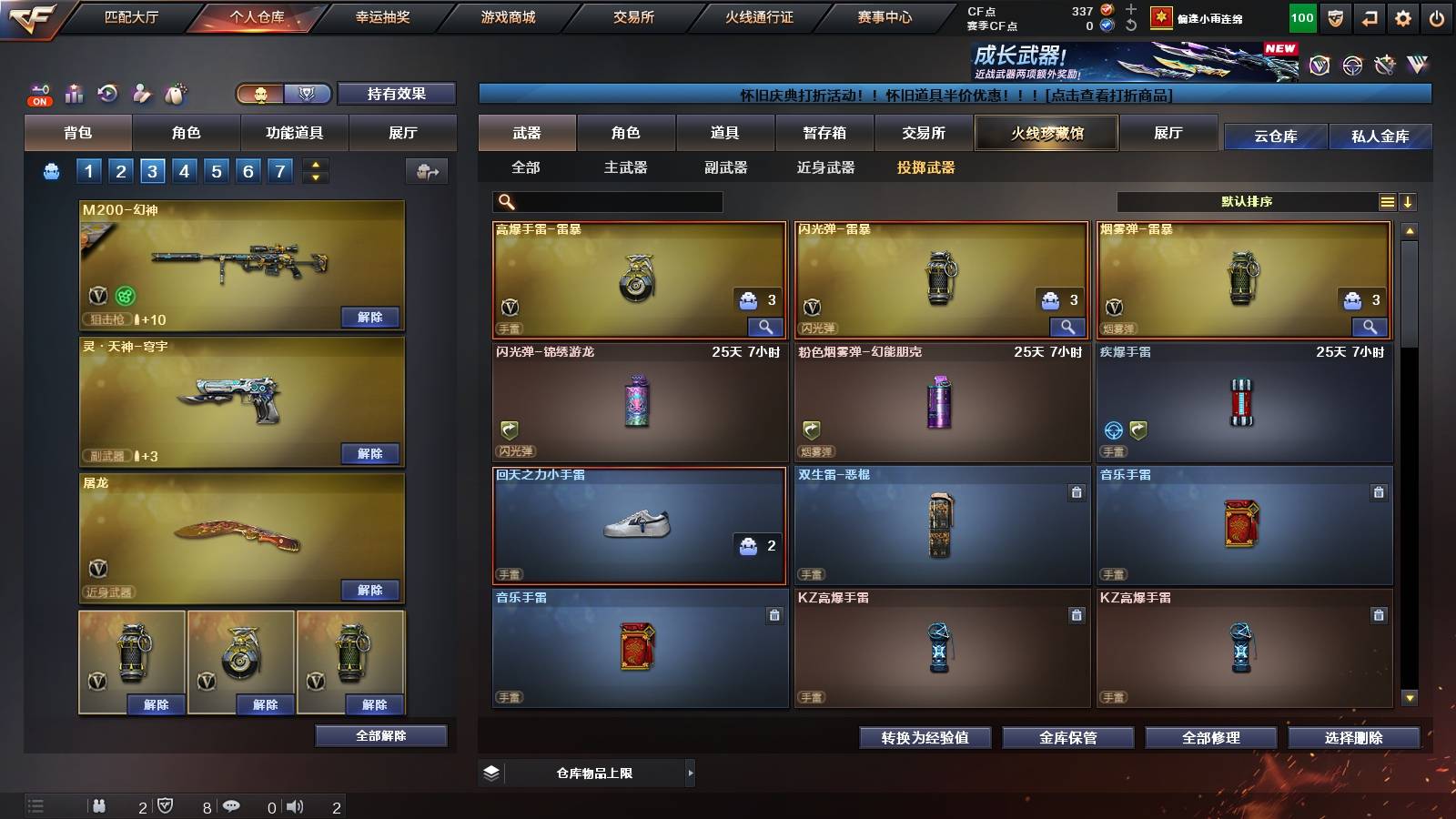This screenshot has width=1456, height=819.
Task: Open the game settings gear icon
Action: point(1402,17)
